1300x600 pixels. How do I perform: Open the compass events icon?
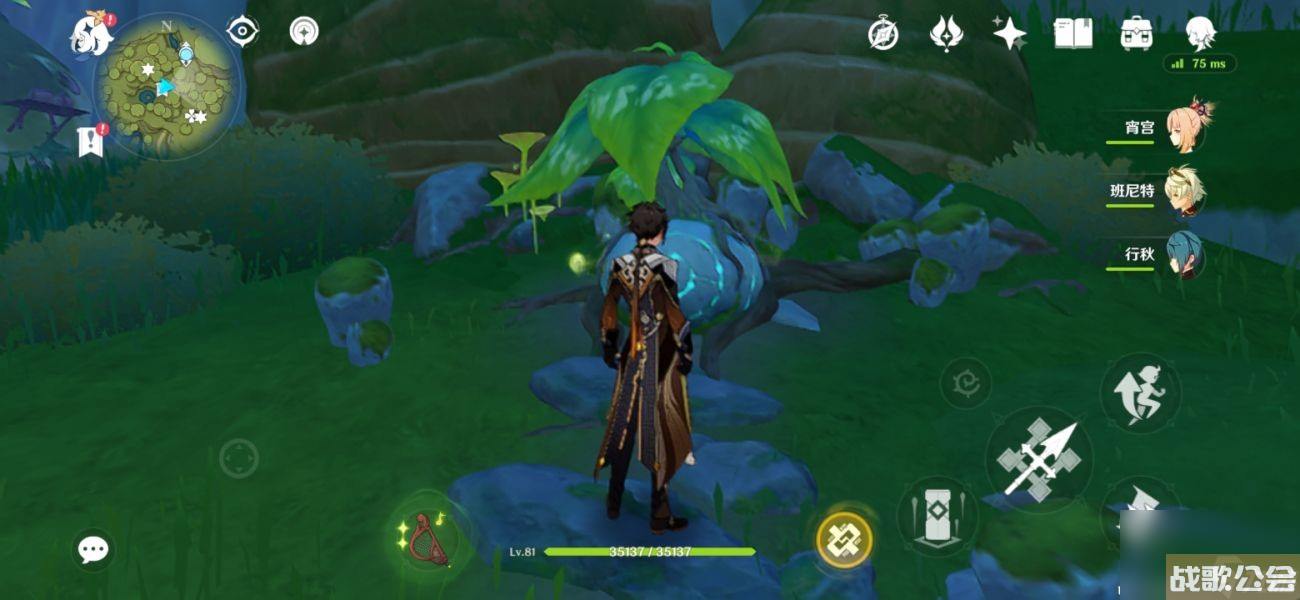point(883,34)
